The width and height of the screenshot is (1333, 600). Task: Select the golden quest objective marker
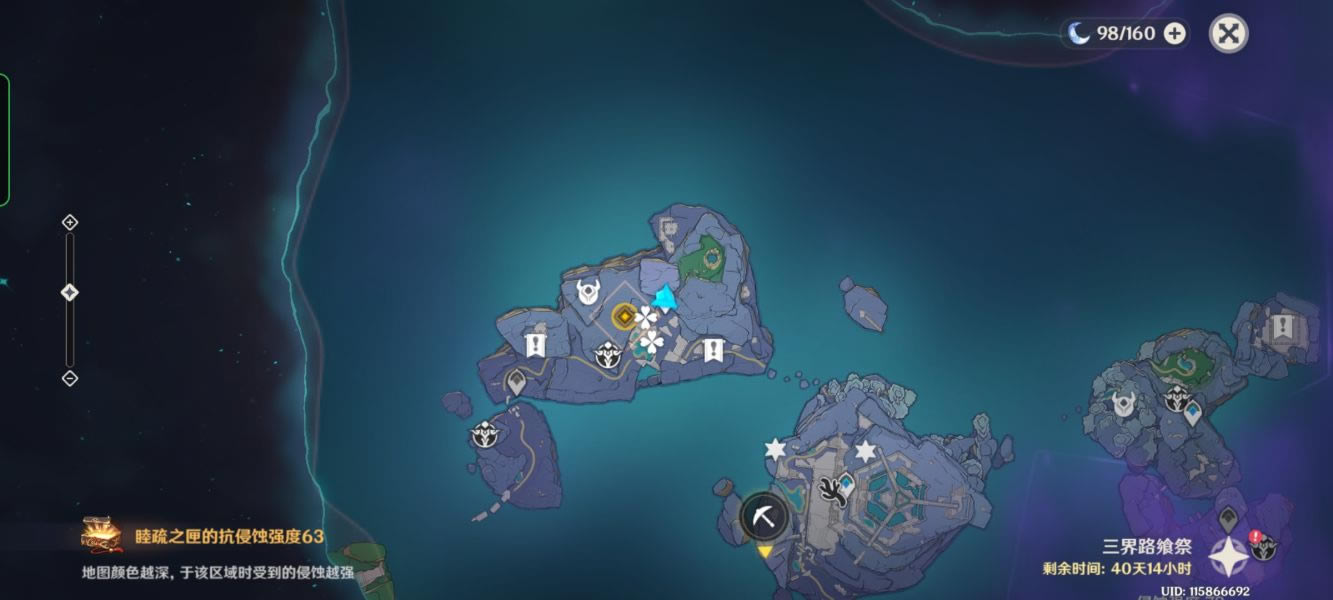tap(622, 317)
